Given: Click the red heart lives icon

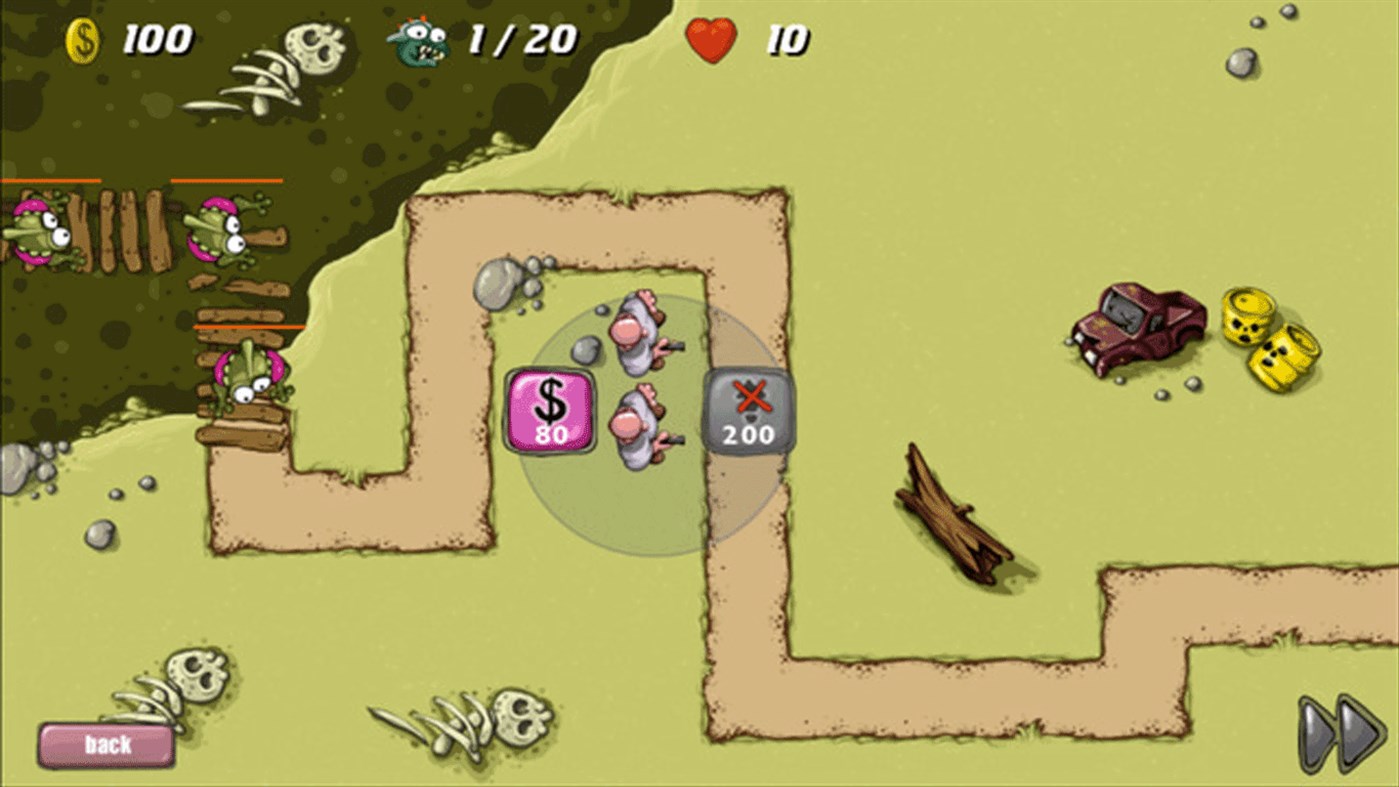Looking at the screenshot, I should click(711, 40).
